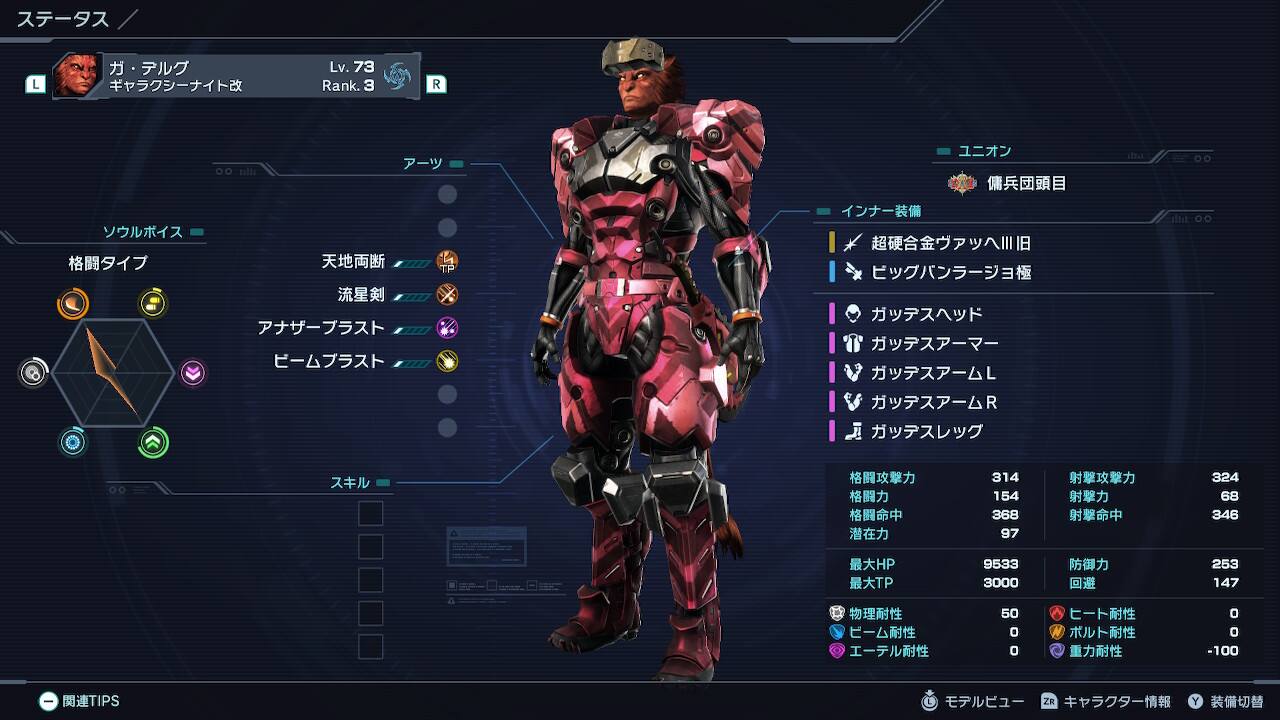
Task: Select the ガッデスアームR arm slot
Action: coord(934,402)
